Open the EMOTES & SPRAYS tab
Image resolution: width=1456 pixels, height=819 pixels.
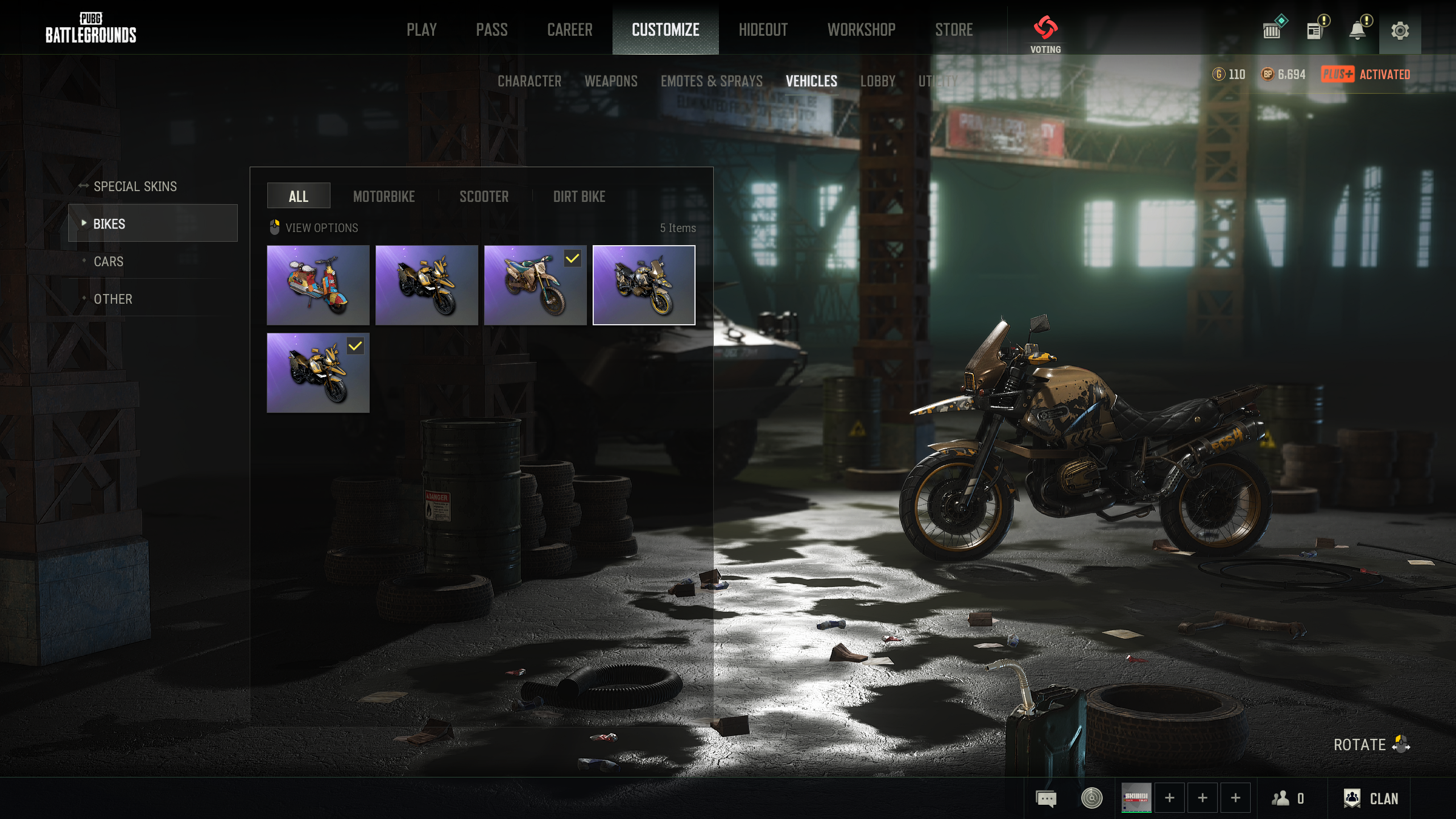point(712,81)
